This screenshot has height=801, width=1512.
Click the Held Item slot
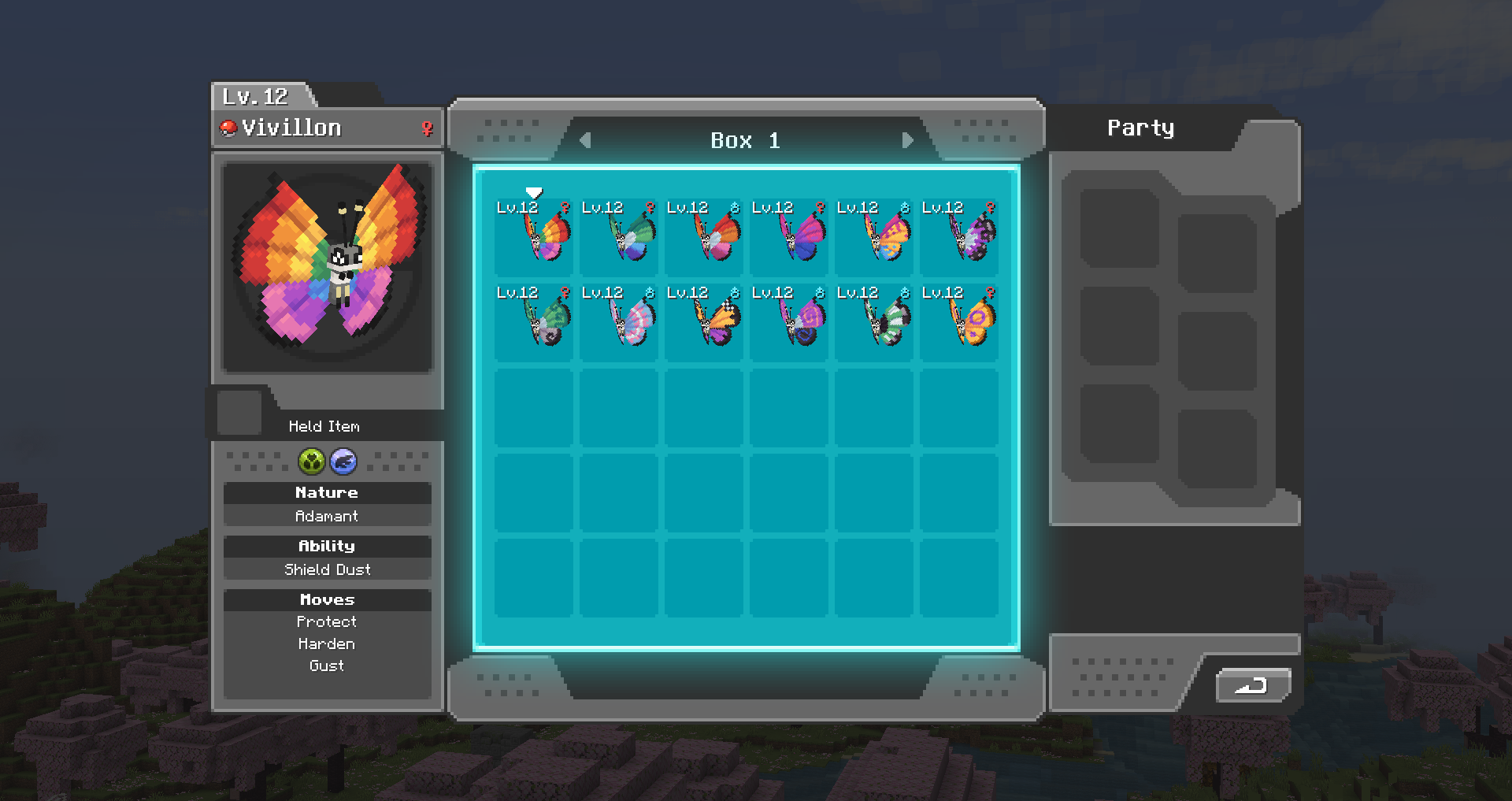[239, 412]
